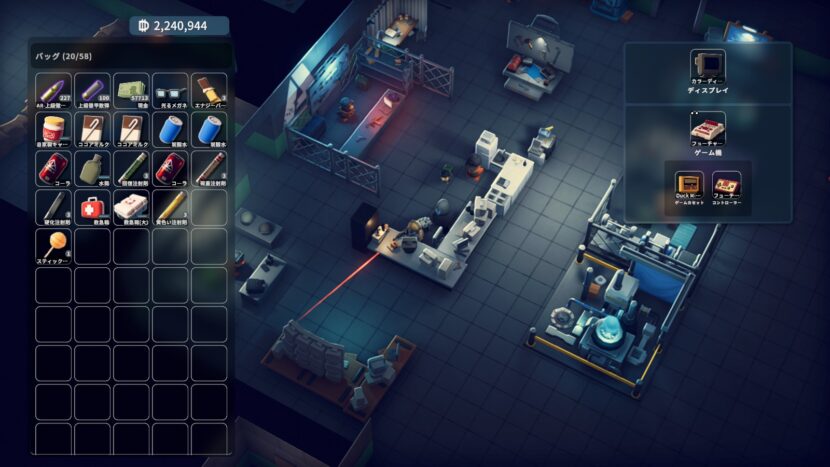830x467 pixels.
Task: Choose the large white first aid kit
Action: [x=131, y=207]
